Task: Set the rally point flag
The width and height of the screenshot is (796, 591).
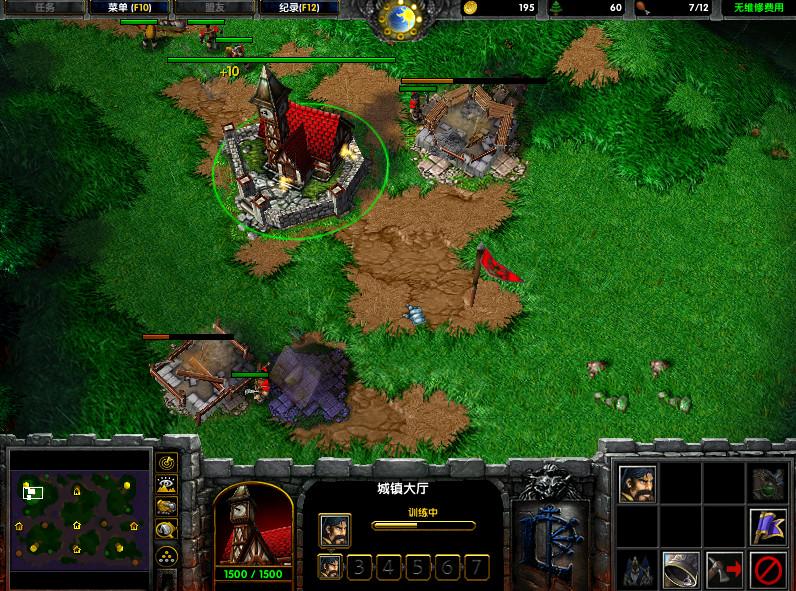Action: (767, 525)
